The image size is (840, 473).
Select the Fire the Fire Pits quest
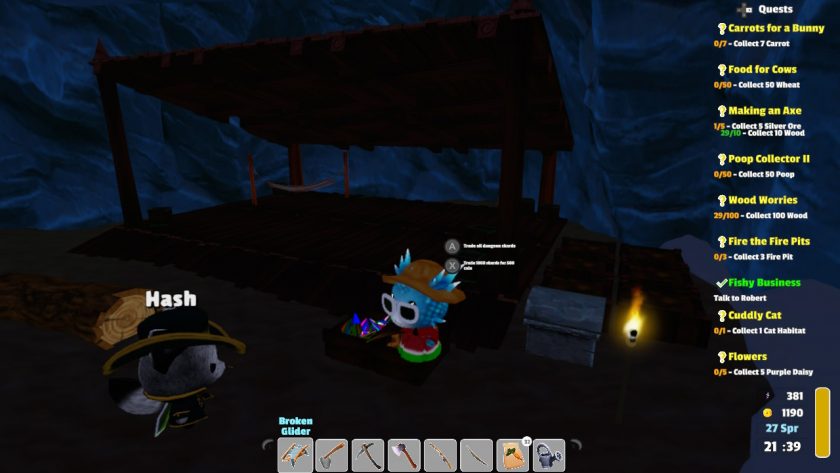[768, 241]
